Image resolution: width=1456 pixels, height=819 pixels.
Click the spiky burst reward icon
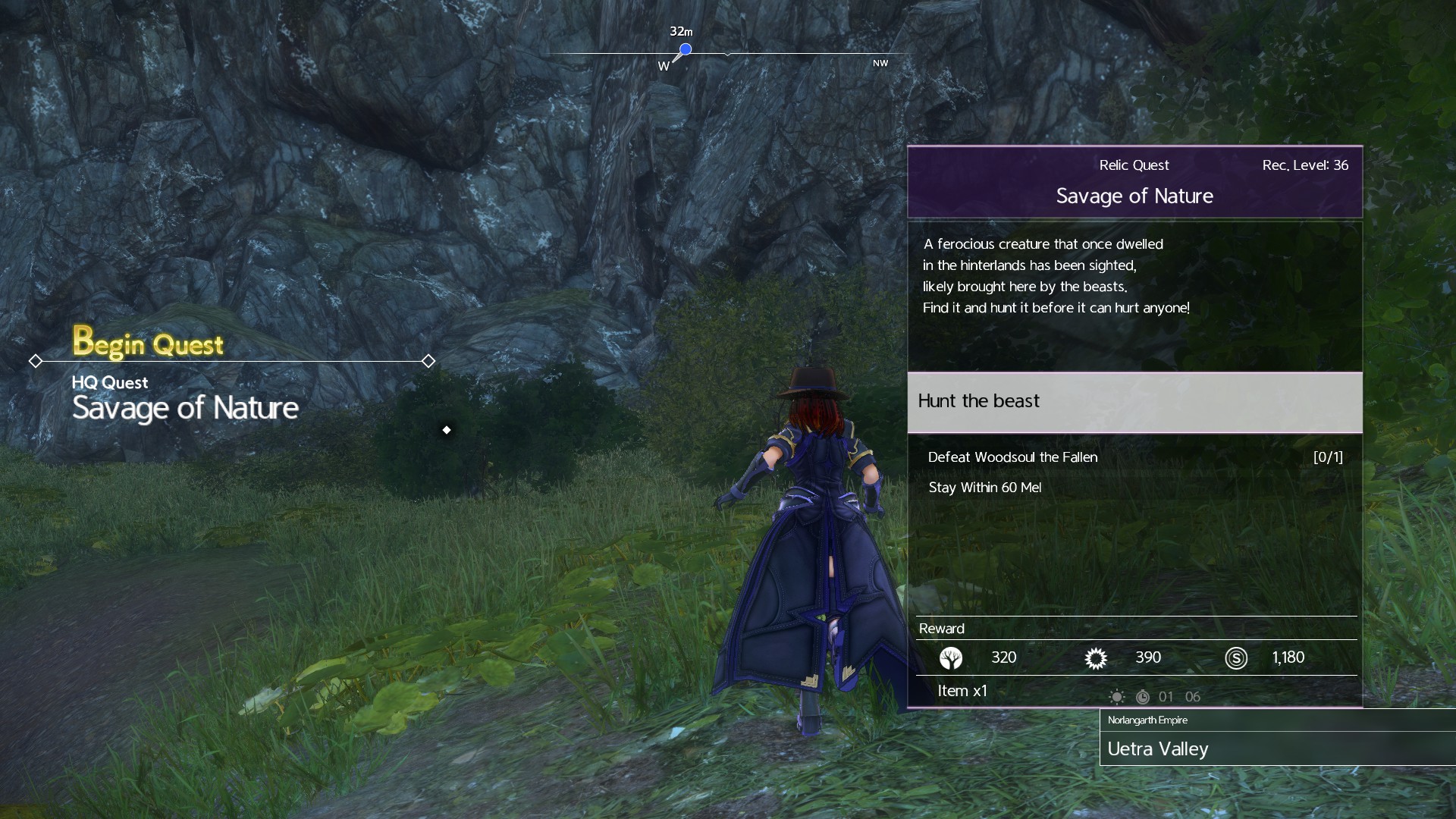pos(1096,658)
